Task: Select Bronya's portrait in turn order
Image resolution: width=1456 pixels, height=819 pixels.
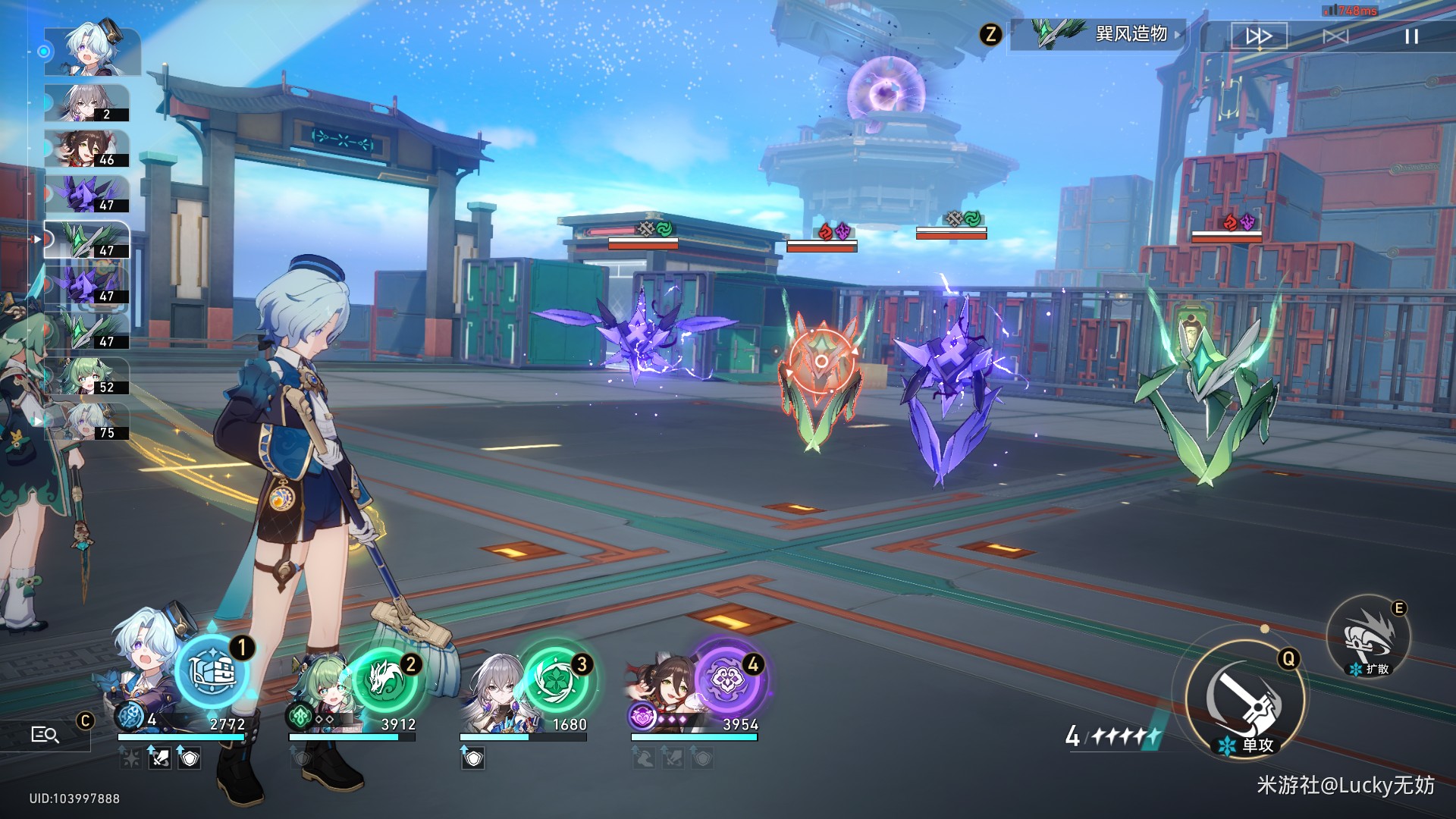Action: coord(86,103)
